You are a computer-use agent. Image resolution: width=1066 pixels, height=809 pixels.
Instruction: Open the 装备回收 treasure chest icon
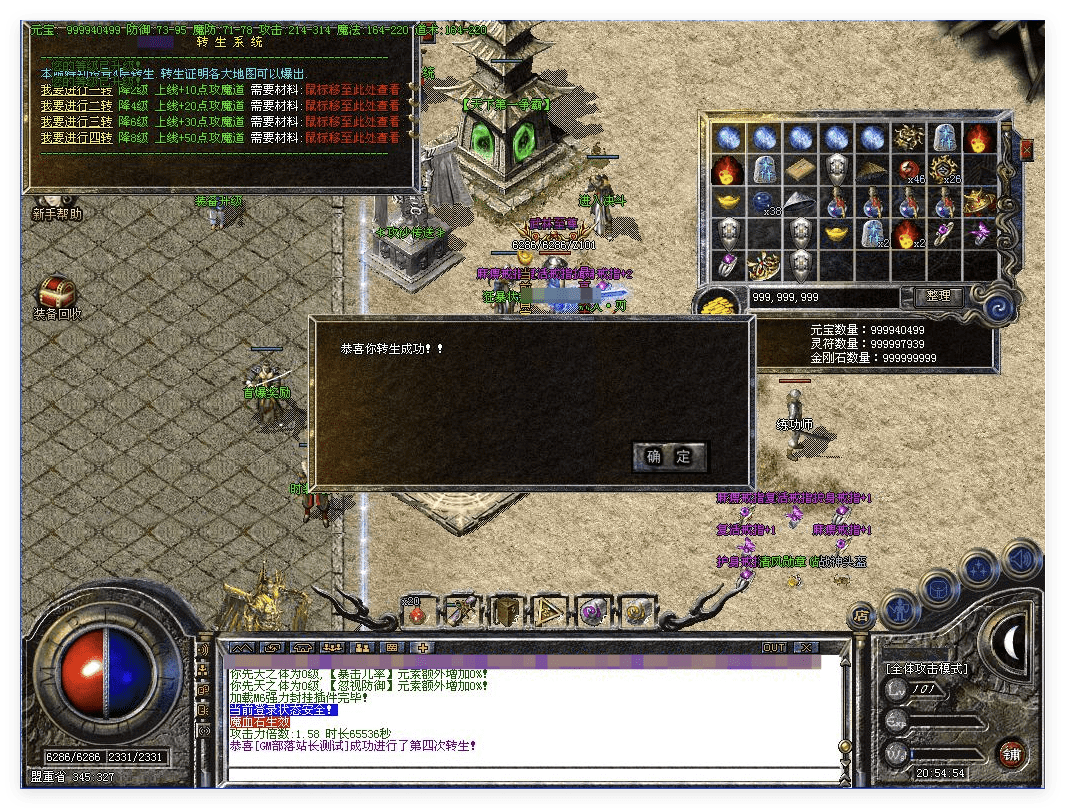56,294
